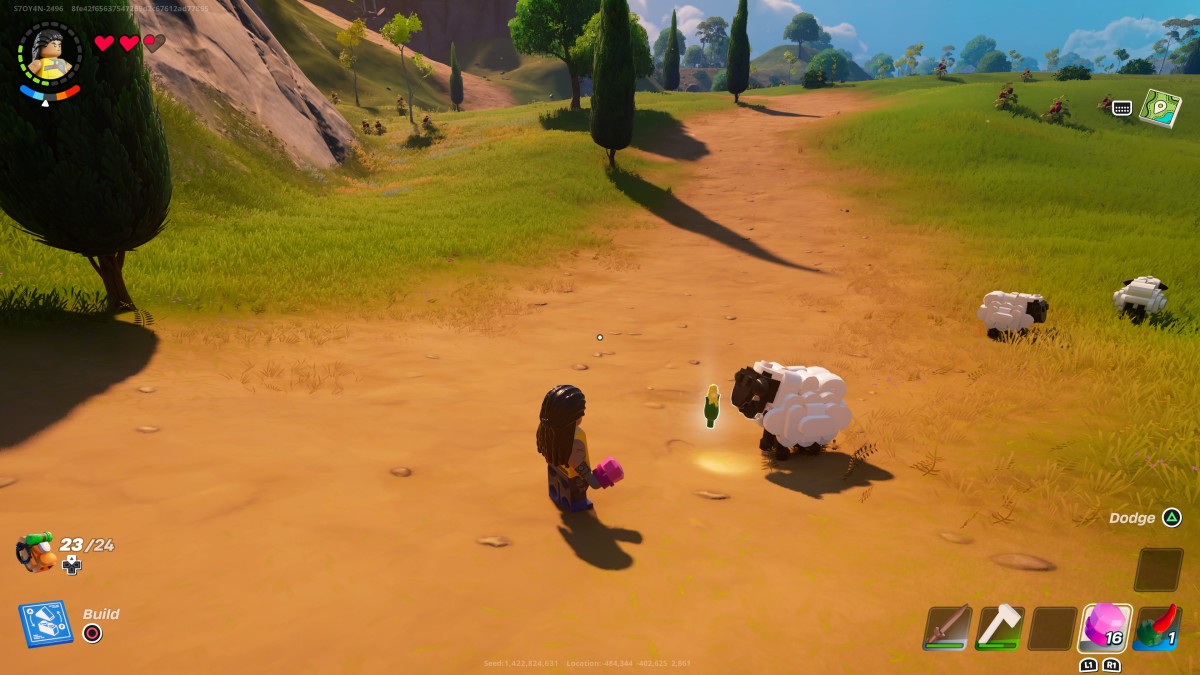Pick the red pepper hotbar slot
This screenshot has width=1200, height=675.
[x=1158, y=627]
